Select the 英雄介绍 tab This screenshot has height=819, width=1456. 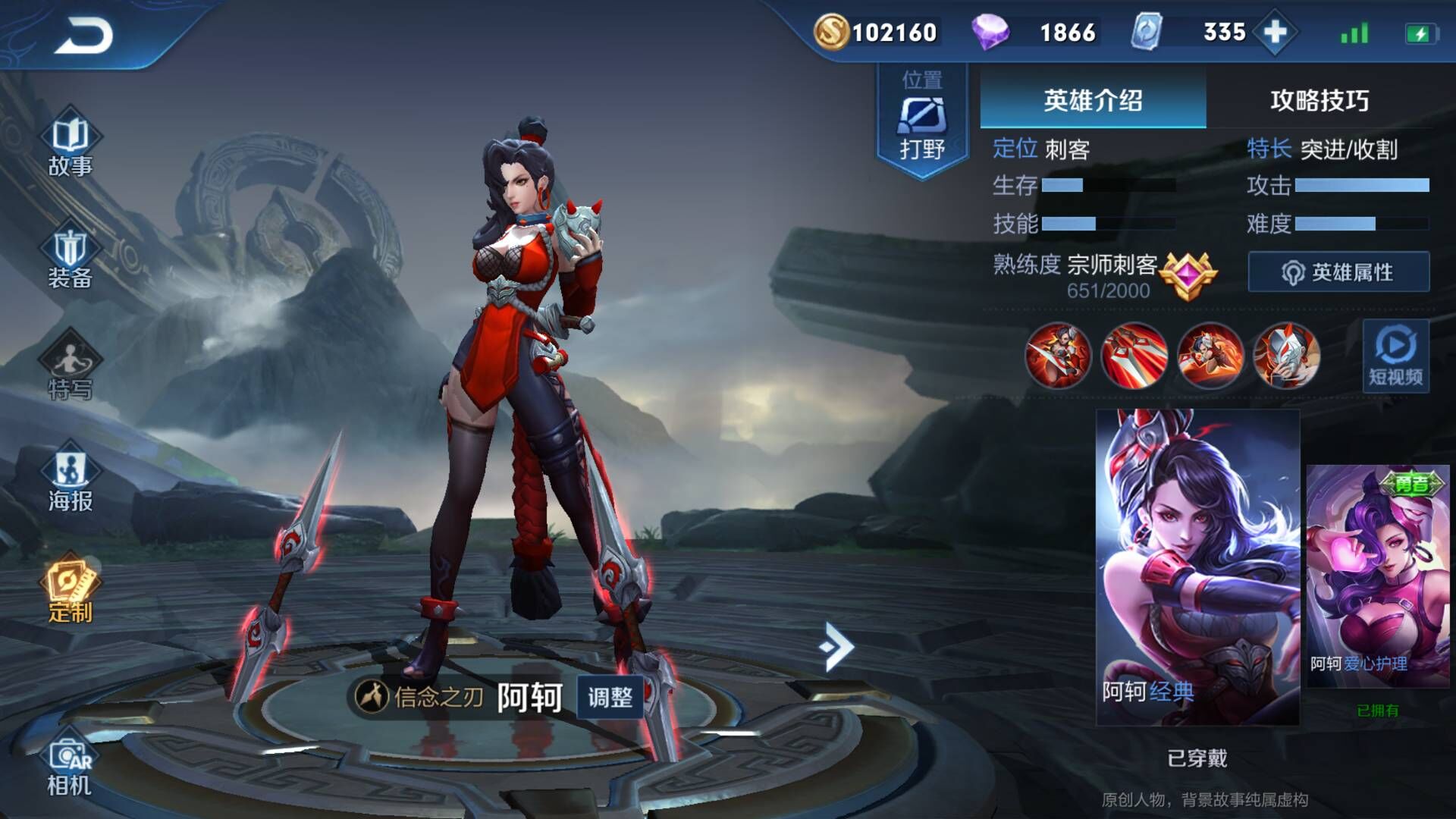tap(1093, 100)
